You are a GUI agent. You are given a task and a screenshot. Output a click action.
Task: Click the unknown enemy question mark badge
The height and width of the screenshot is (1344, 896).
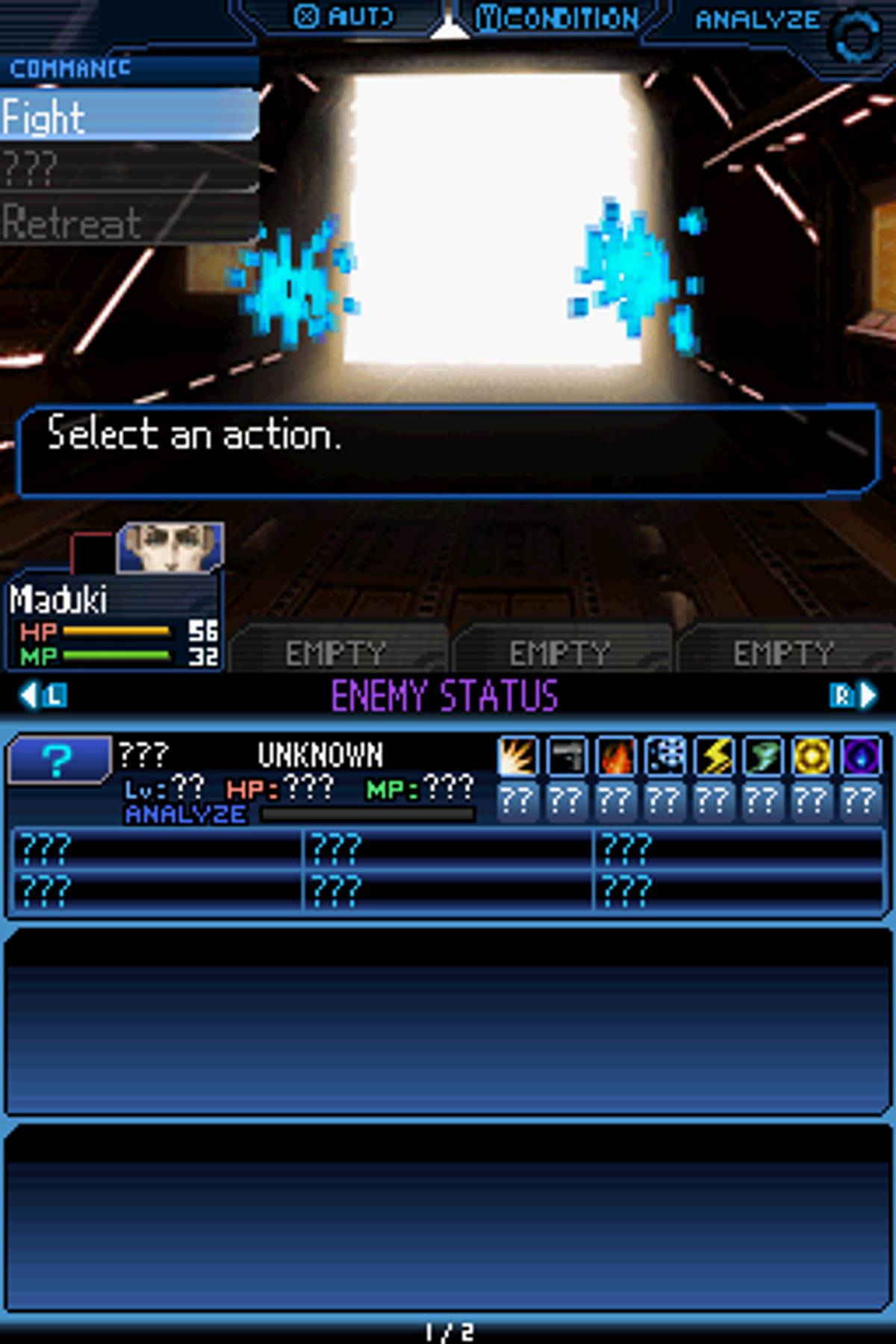pos(58,760)
